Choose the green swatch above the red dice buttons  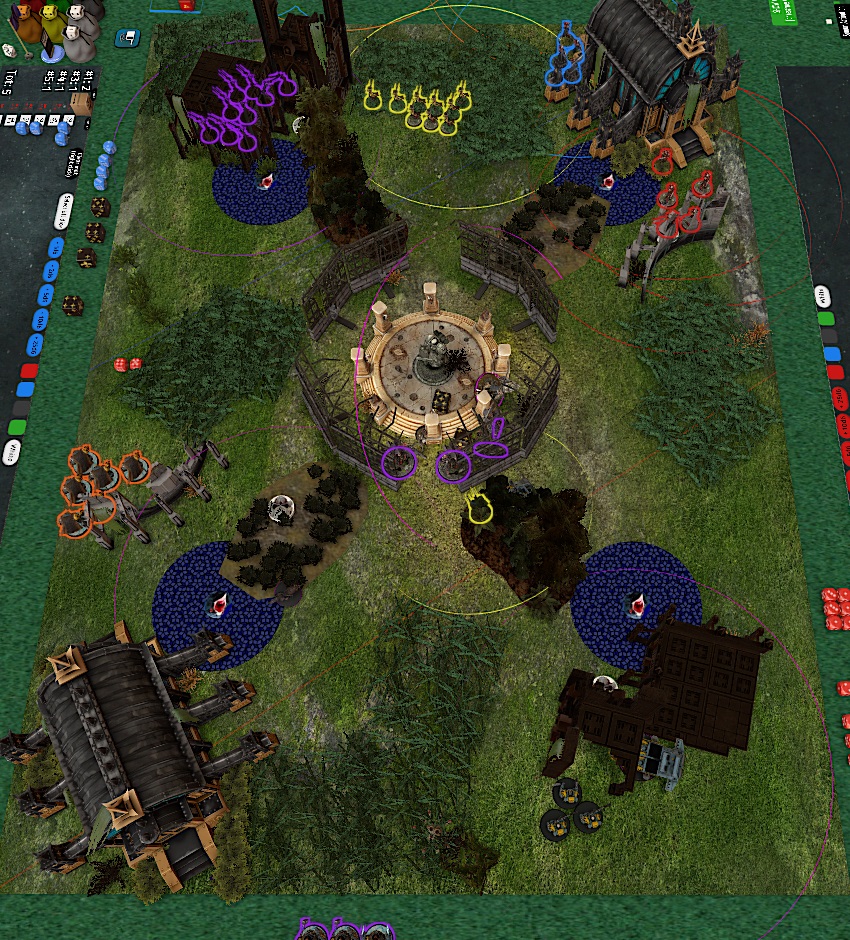tap(826, 320)
